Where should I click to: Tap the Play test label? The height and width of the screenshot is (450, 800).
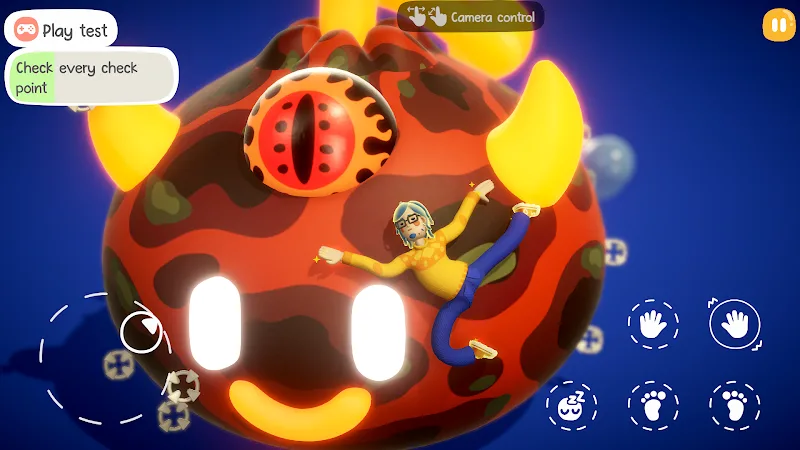[x=61, y=30]
